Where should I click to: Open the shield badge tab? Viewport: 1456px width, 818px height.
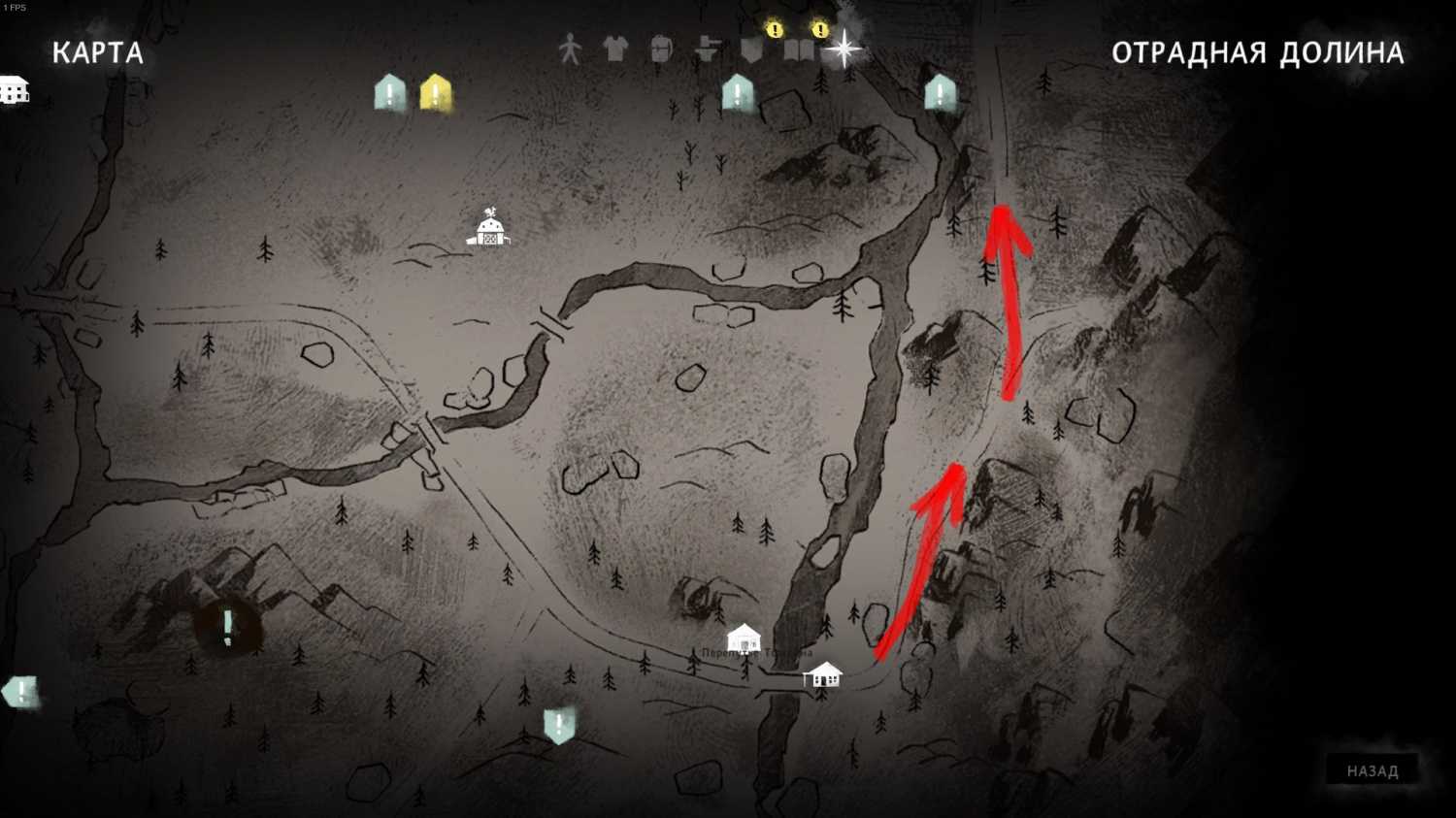[x=752, y=49]
